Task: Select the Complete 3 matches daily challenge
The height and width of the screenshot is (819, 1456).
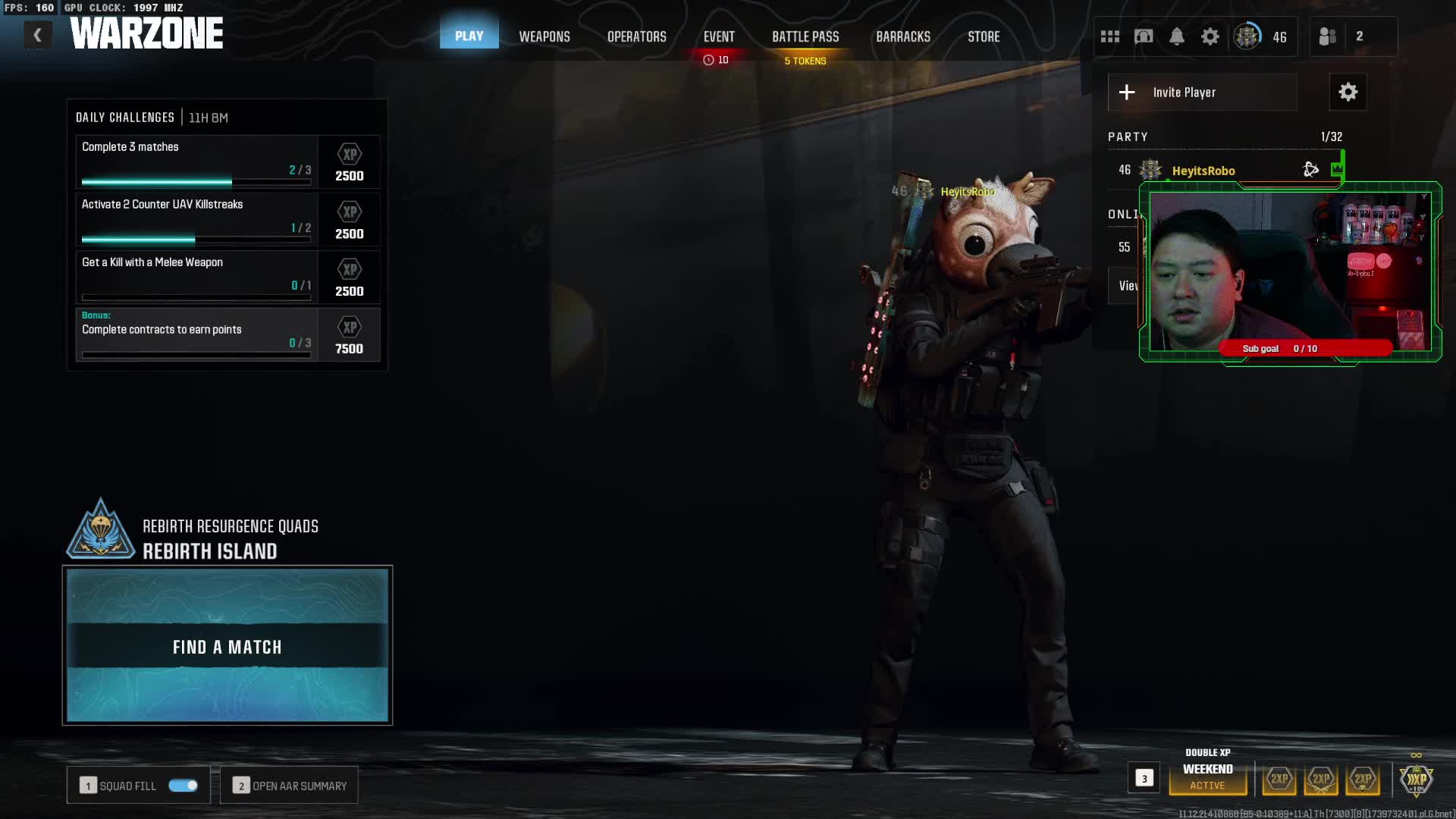Action: (x=197, y=162)
